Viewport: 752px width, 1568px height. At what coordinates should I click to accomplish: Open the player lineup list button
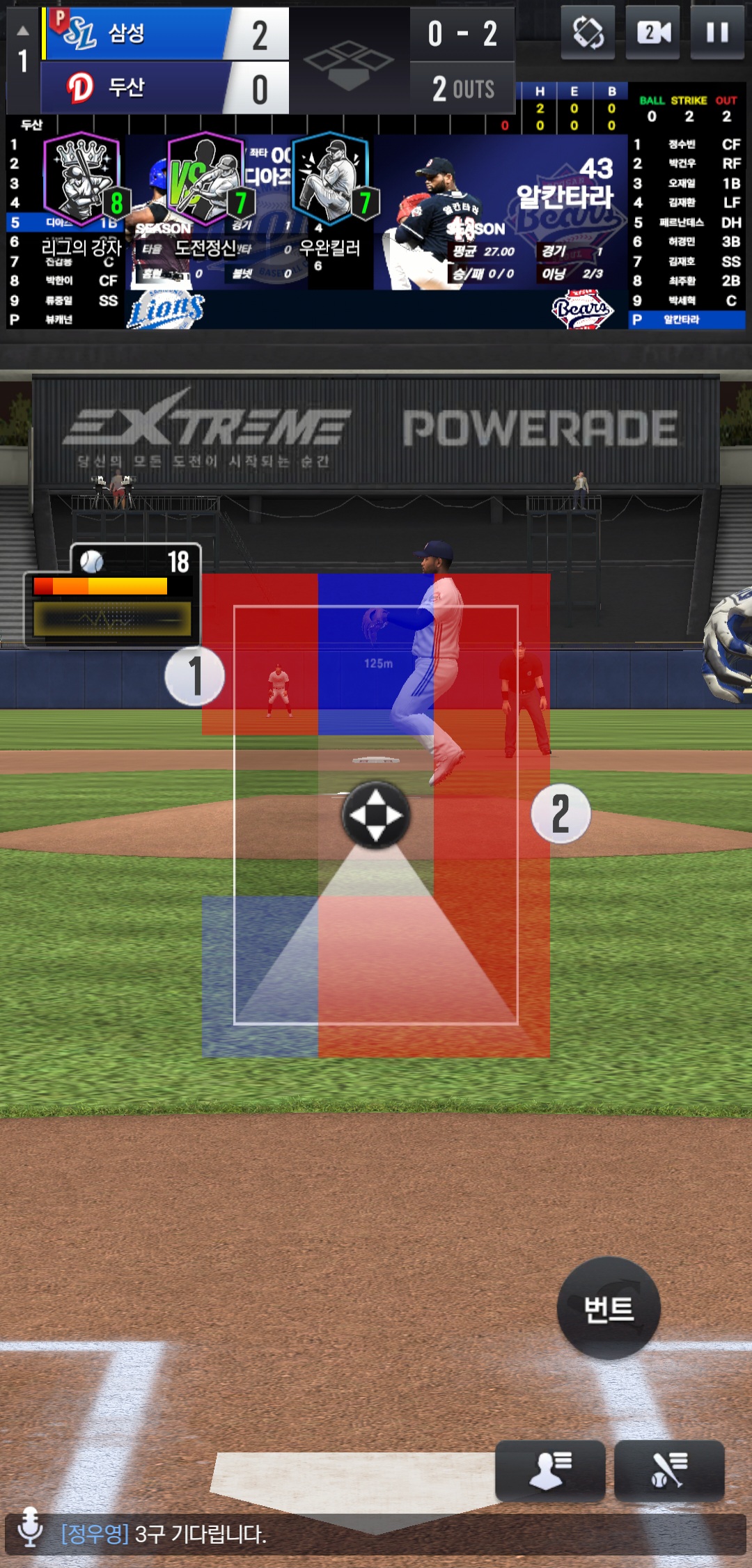(550, 1470)
